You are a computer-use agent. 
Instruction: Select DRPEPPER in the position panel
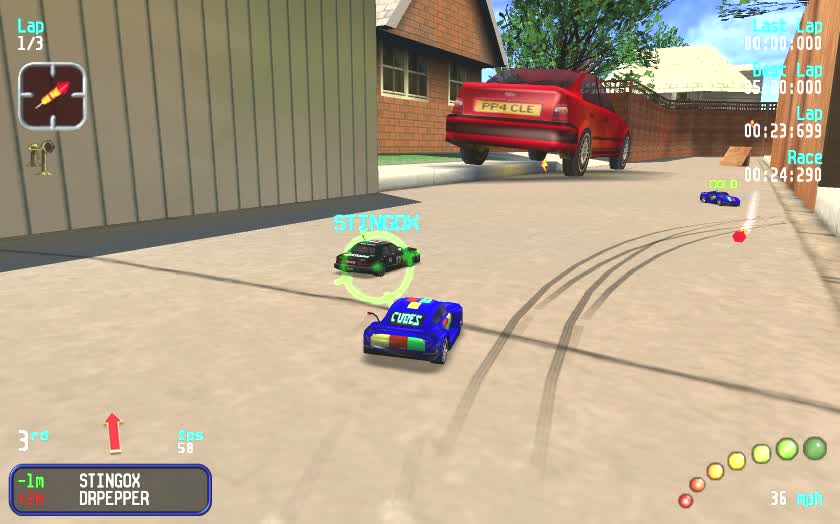[113, 498]
